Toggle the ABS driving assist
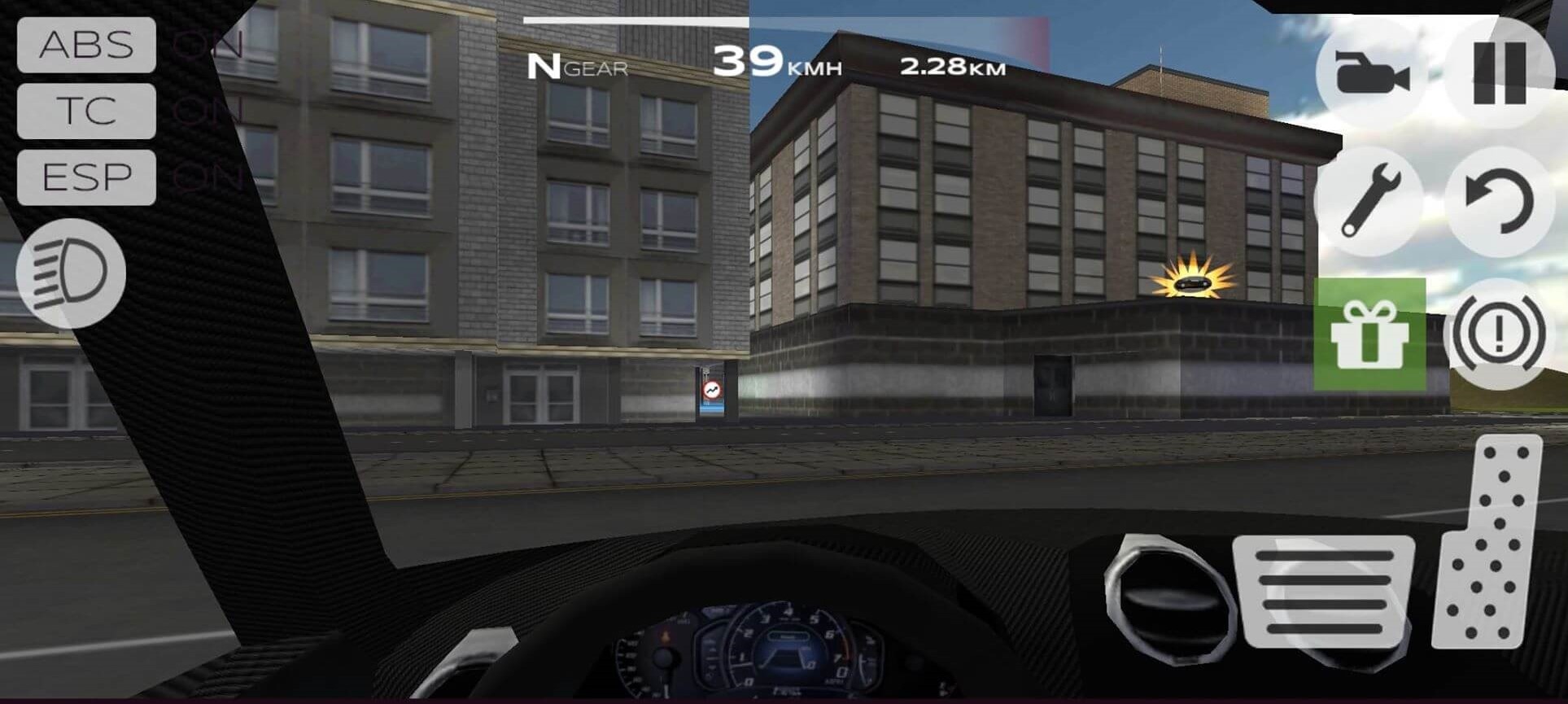The width and height of the screenshot is (1568, 704). [86, 45]
